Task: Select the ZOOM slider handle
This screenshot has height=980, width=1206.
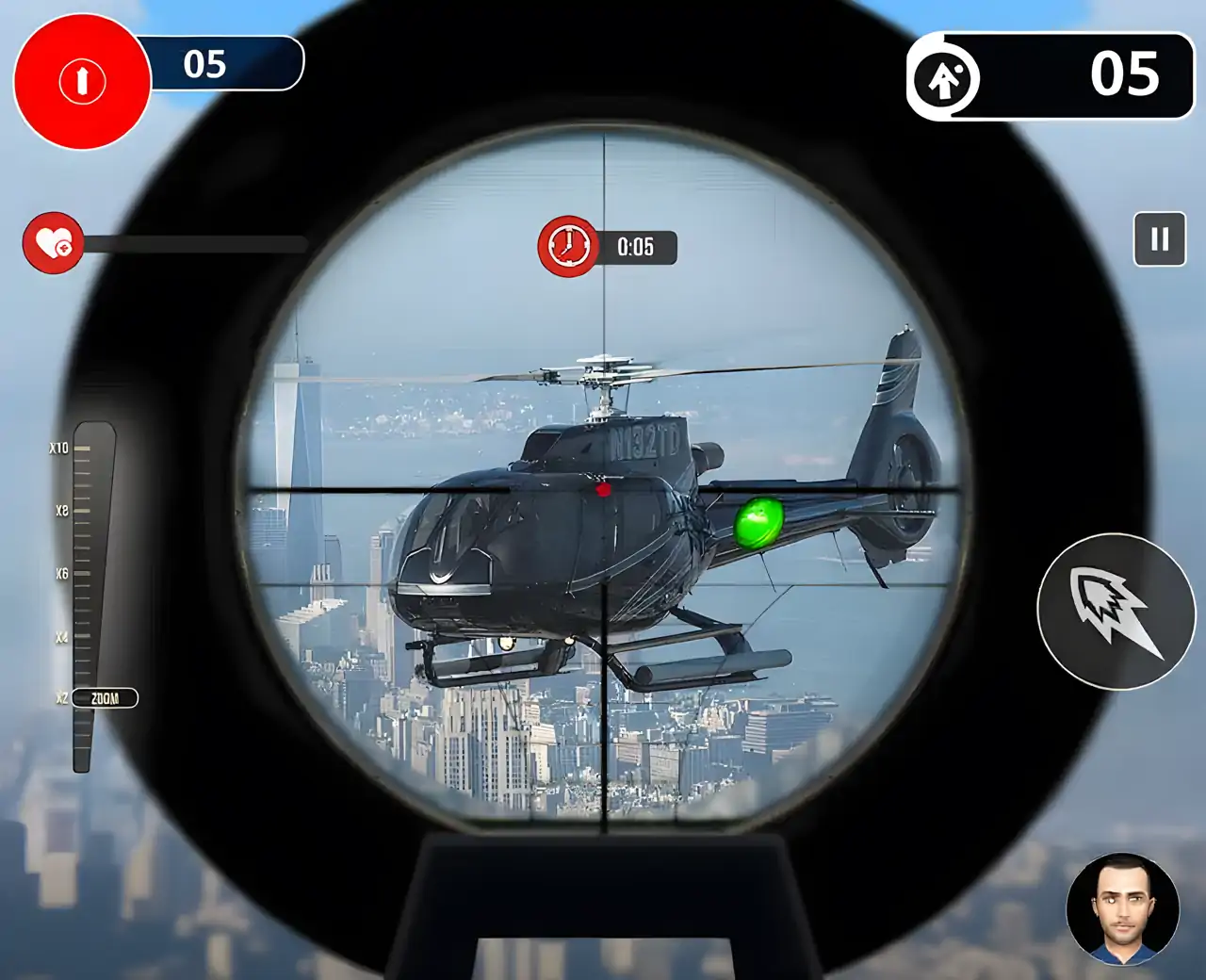Action: (x=104, y=698)
